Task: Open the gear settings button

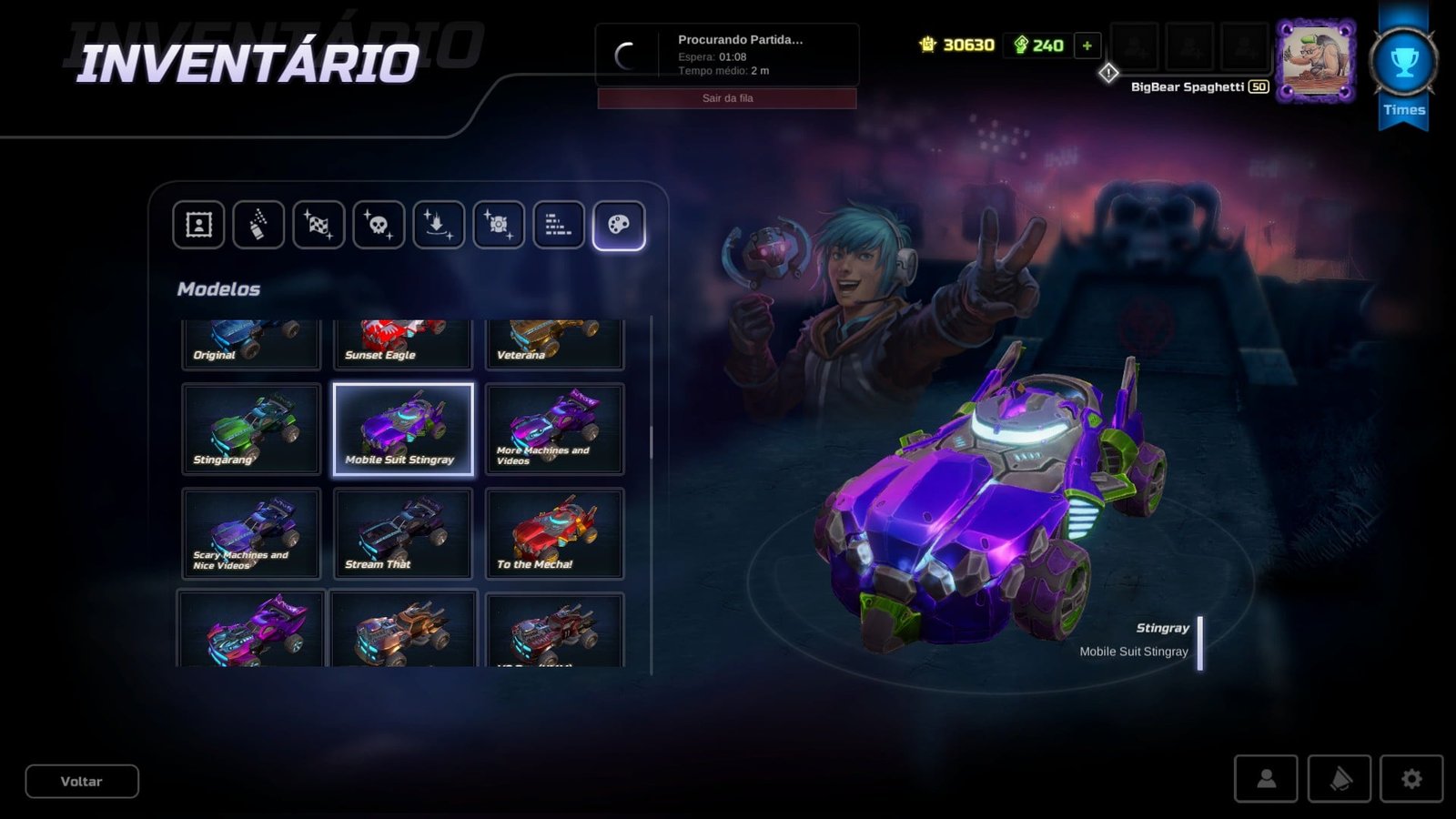Action: click(1411, 779)
